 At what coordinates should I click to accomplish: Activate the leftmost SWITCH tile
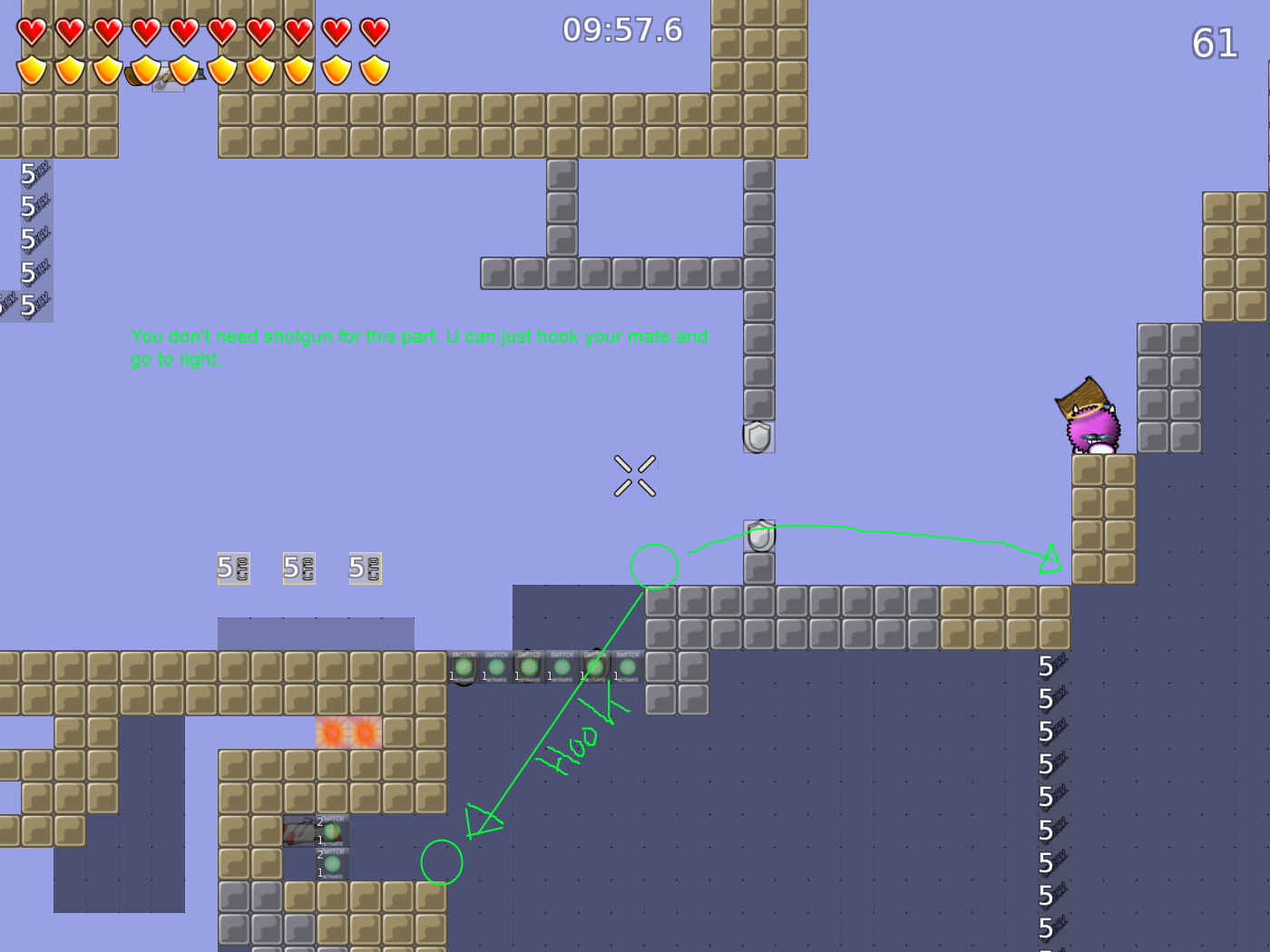pos(464,666)
